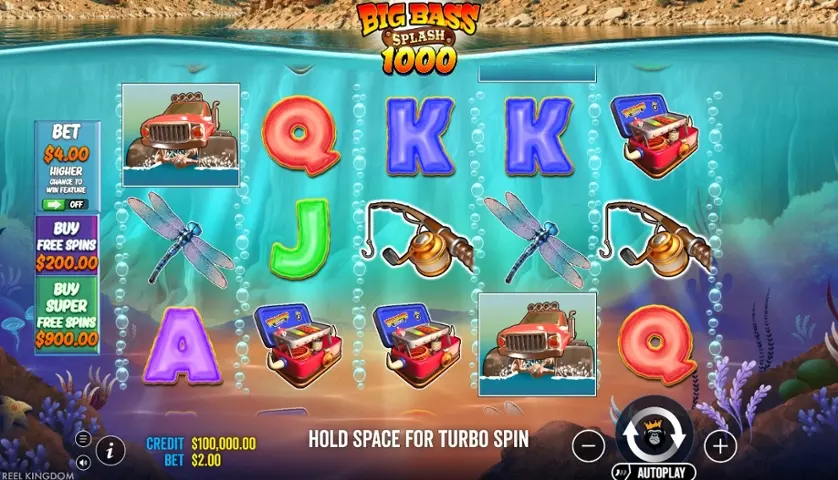Open the game info paytable

coord(110,450)
